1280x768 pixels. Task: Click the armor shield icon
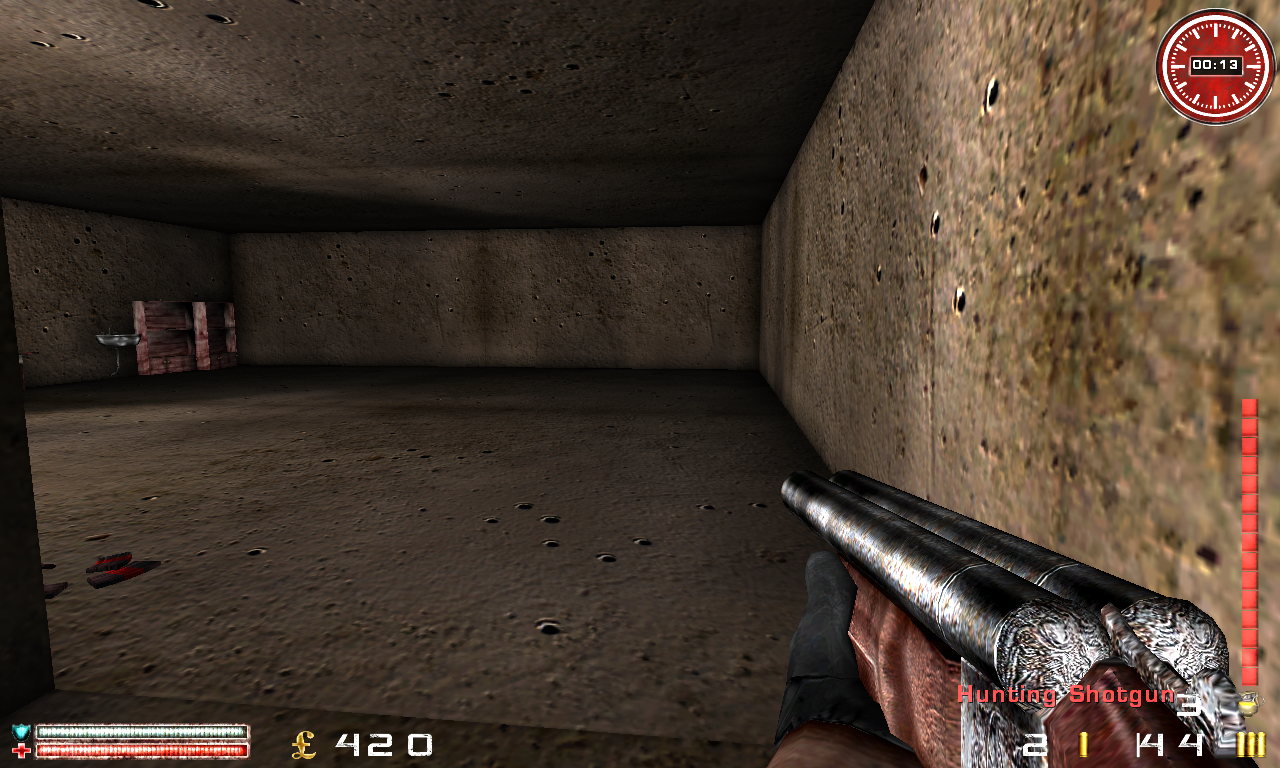click(x=20, y=729)
